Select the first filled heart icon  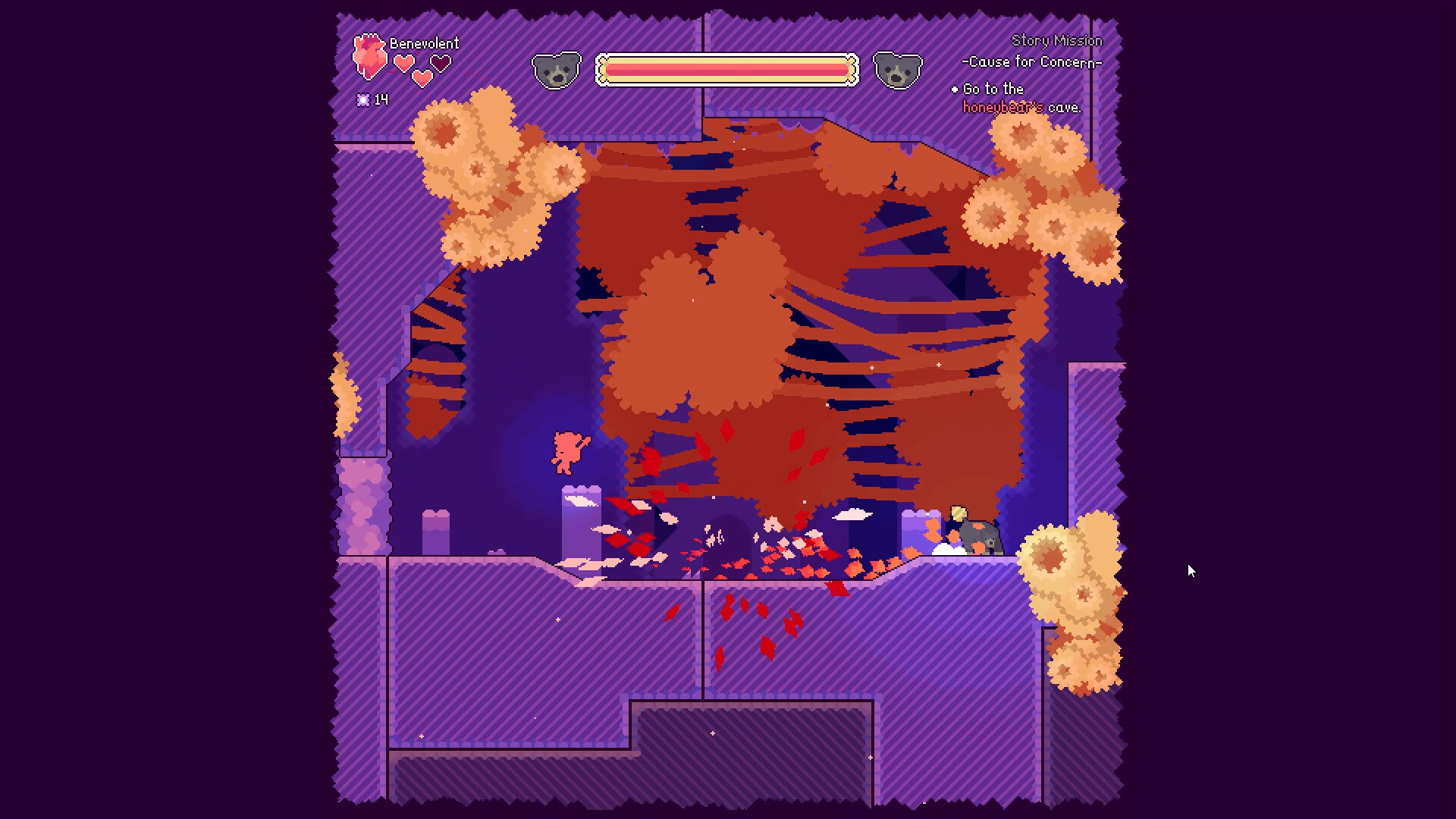pos(403,63)
